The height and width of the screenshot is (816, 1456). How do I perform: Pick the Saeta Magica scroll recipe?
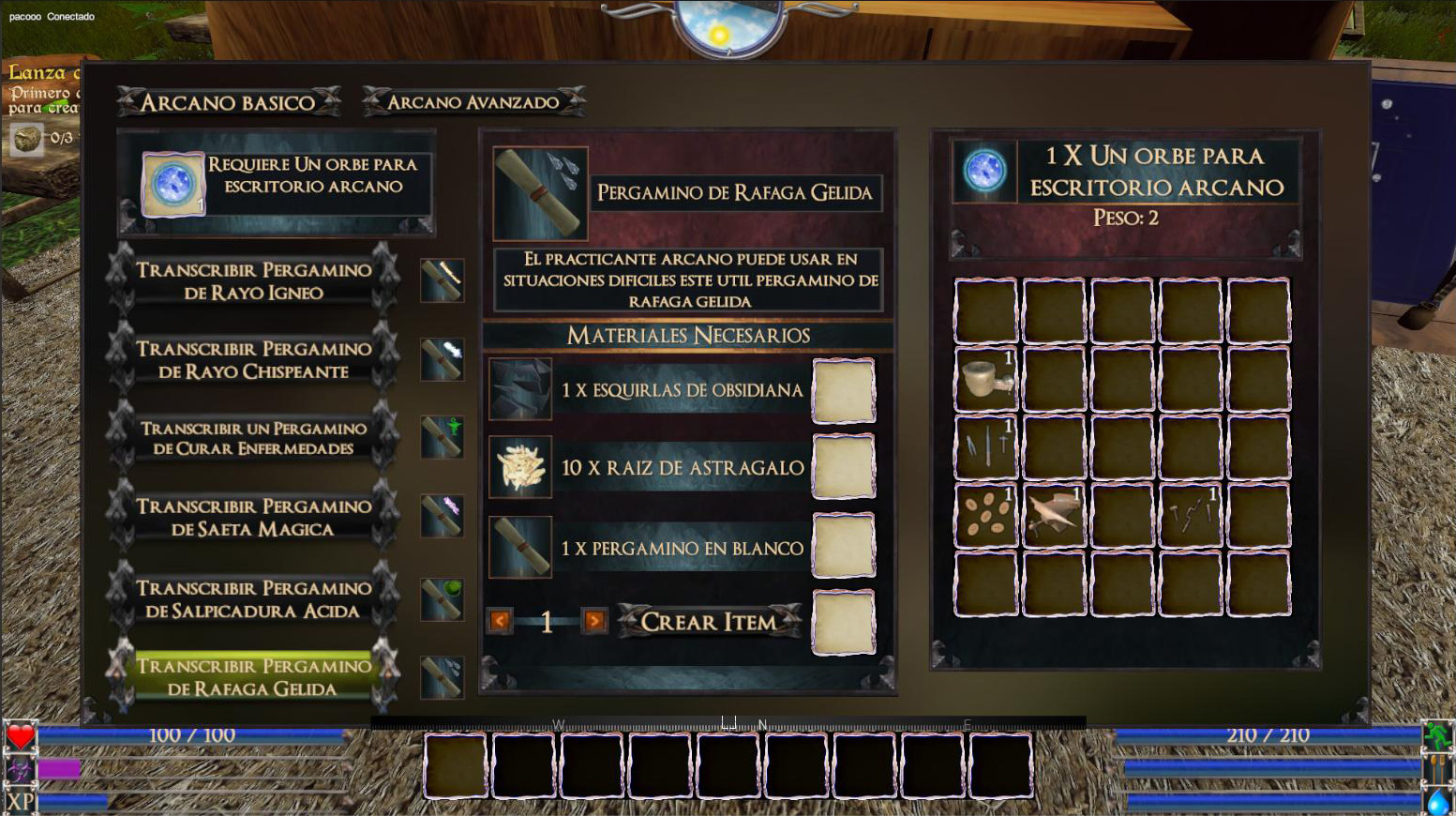click(253, 517)
